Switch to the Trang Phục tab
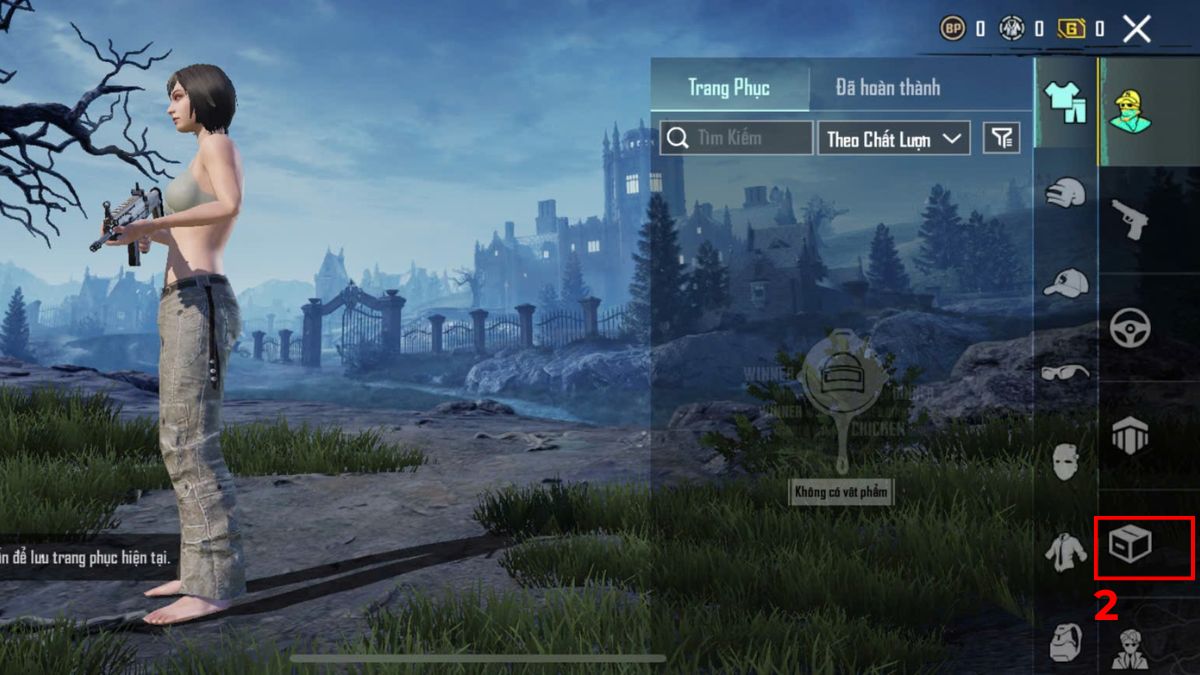1200x675 pixels. [x=729, y=87]
